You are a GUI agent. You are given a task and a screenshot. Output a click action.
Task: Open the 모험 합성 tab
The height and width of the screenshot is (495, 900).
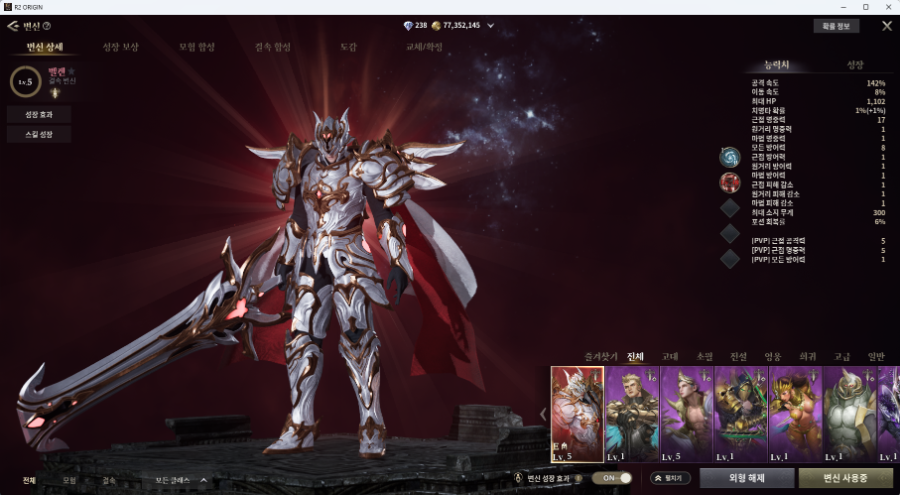coord(195,47)
